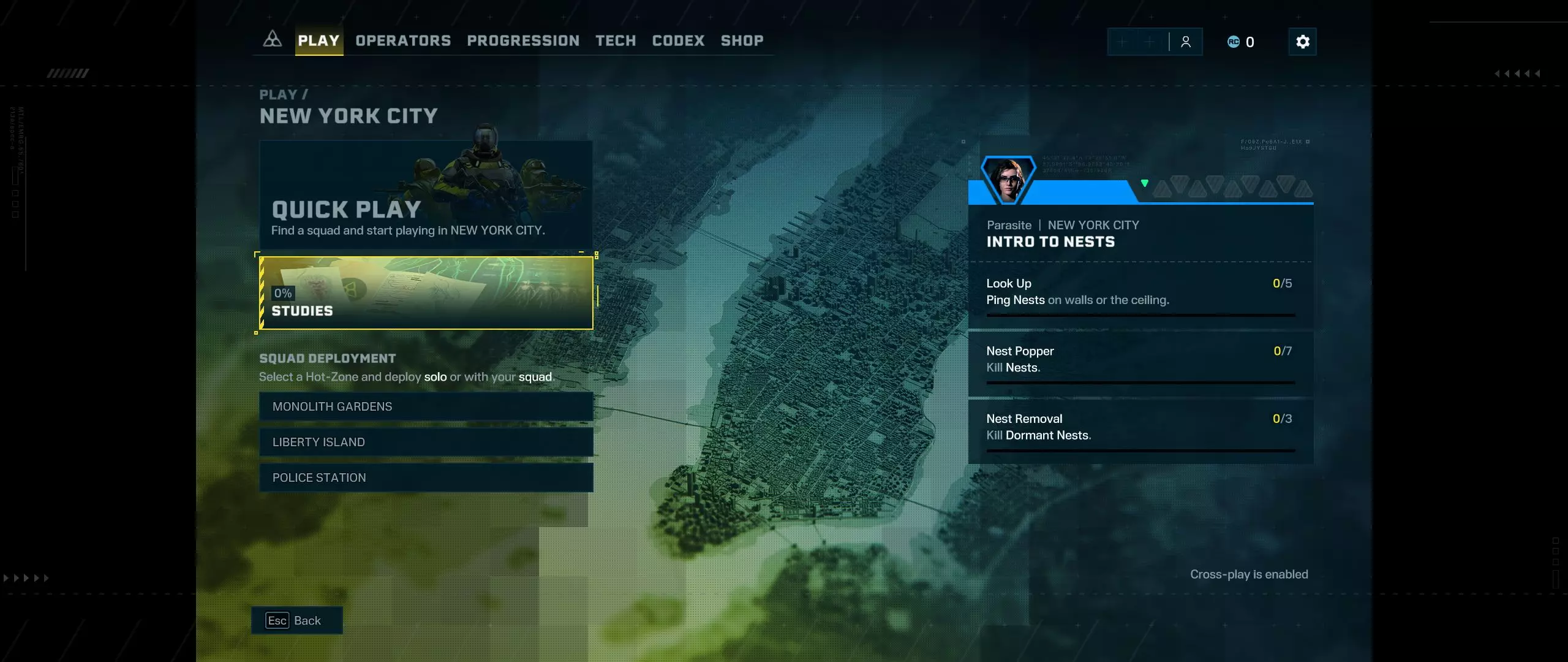Open the Codex tab
This screenshot has height=662, width=1568.
pos(678,40)
